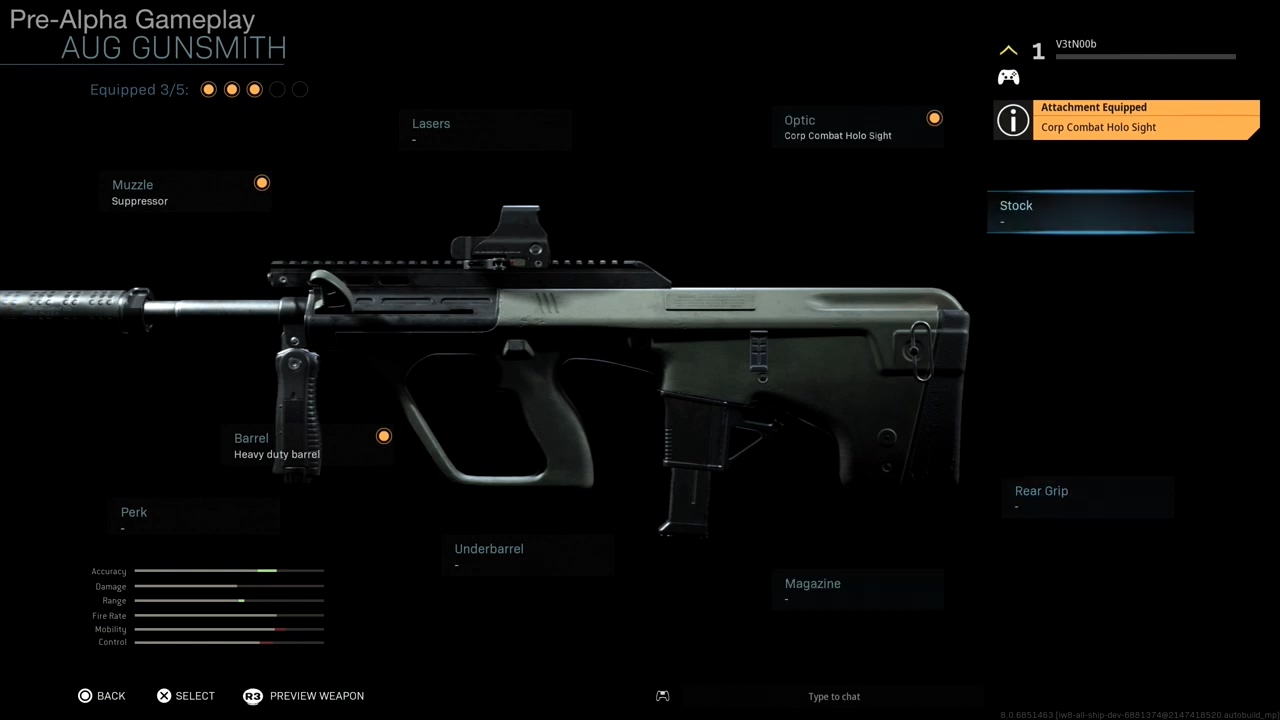Click the Preview Weapon option
Viewport: 1280px width, 720px height.
[x=304, y=696]
